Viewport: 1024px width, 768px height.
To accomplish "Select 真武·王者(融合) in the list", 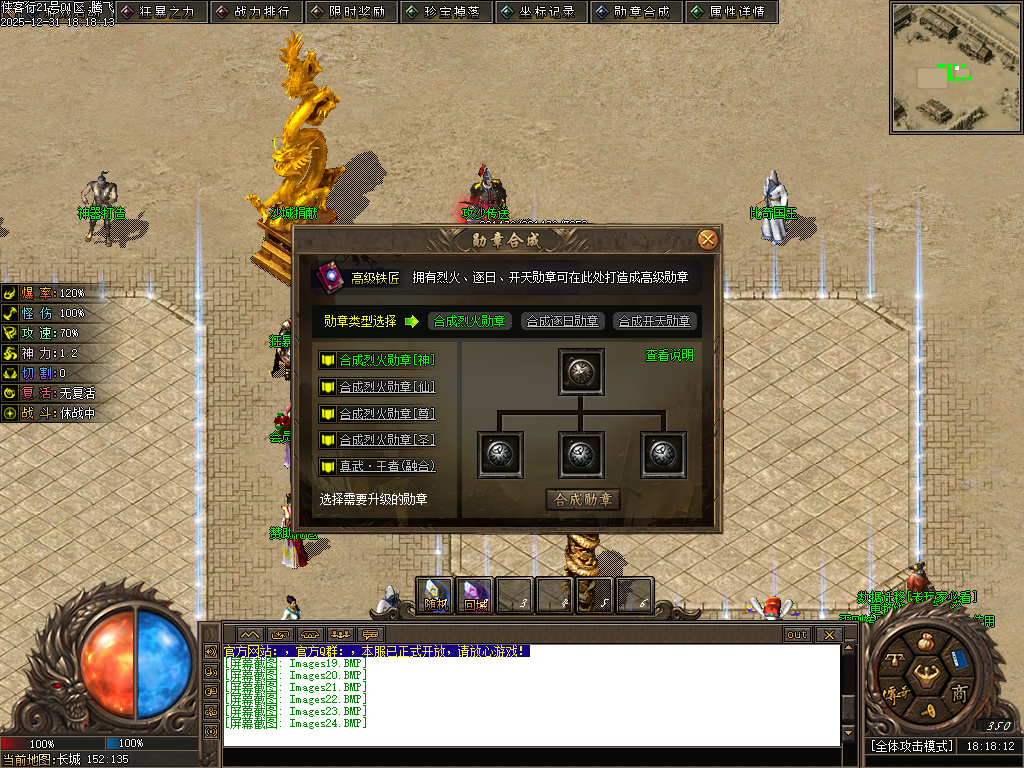I will 386,466.
